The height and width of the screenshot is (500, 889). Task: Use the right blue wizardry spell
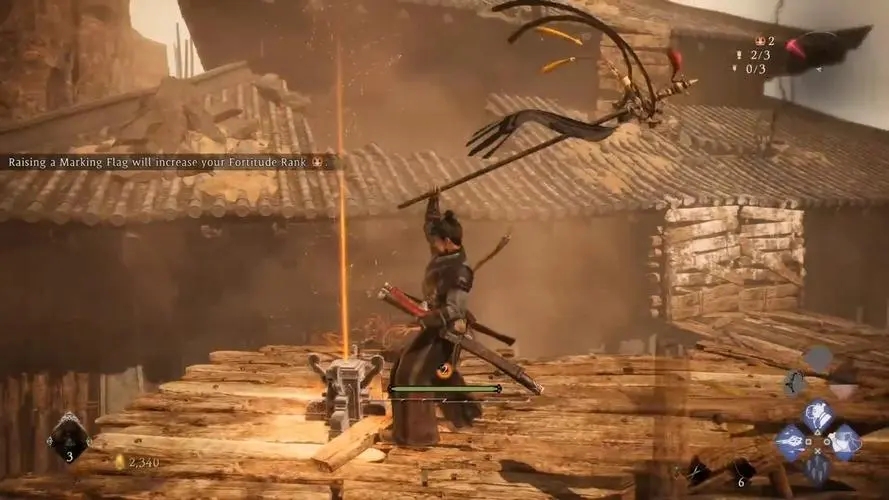click(x=846, y=441)
